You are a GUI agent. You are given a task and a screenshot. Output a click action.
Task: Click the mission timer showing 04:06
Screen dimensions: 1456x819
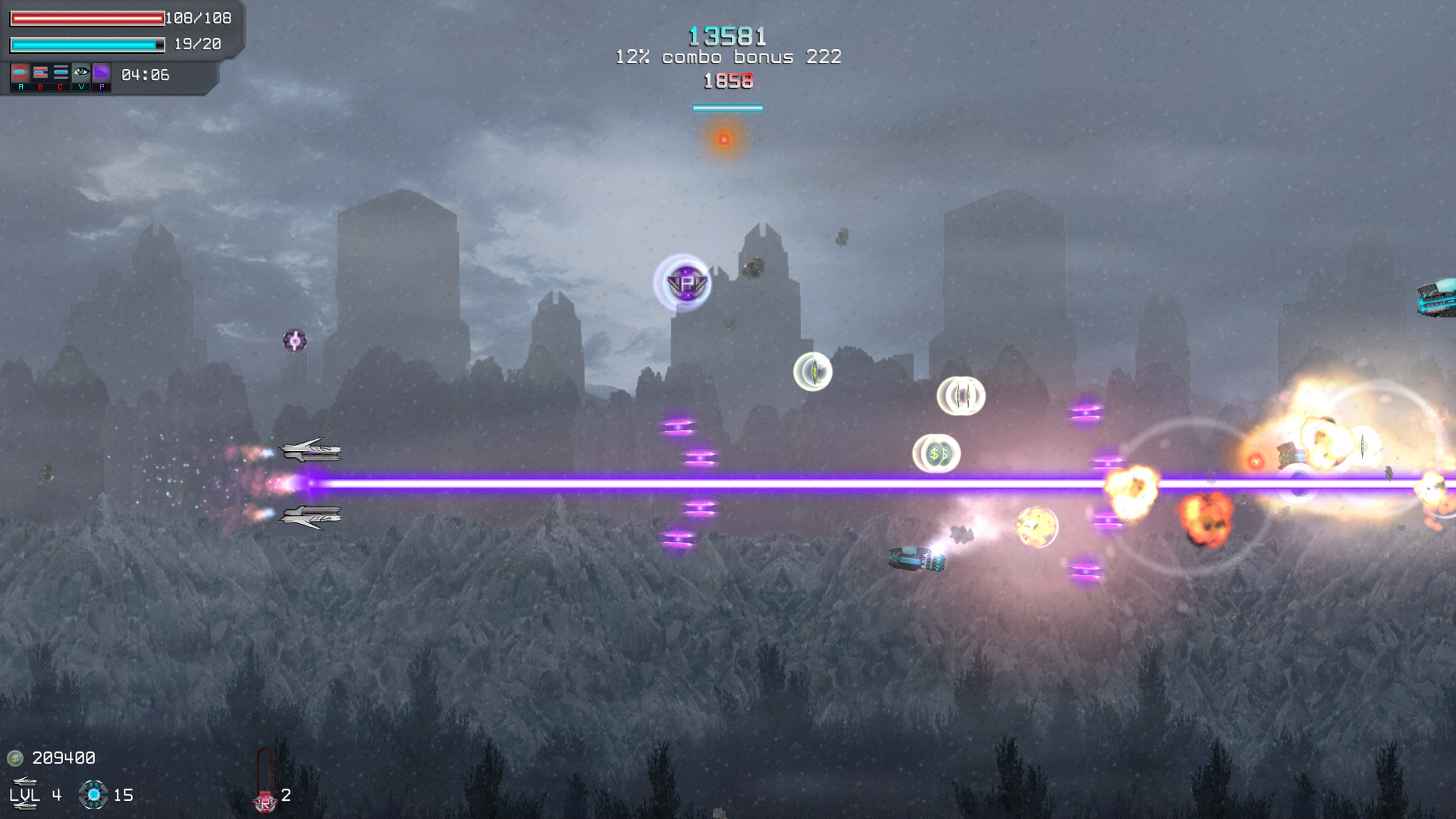pos(144,75)
